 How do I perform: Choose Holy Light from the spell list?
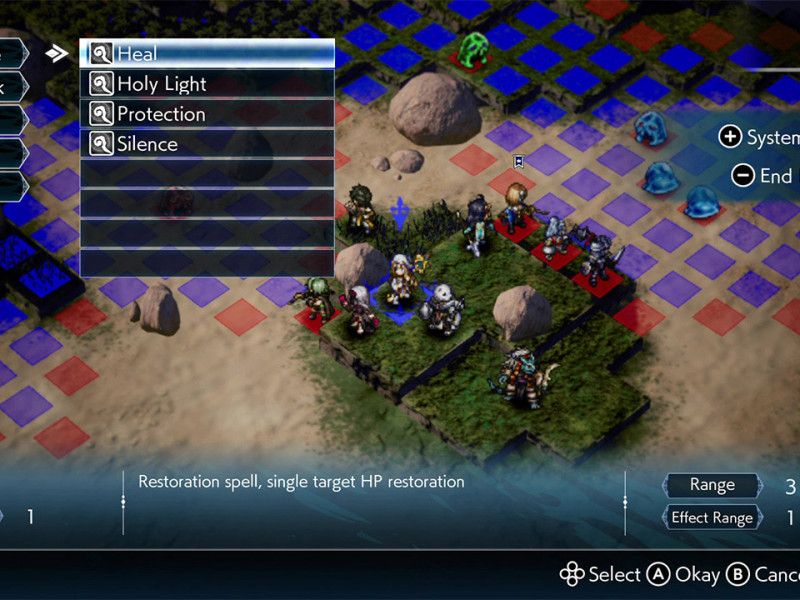(x=206, y=84)
